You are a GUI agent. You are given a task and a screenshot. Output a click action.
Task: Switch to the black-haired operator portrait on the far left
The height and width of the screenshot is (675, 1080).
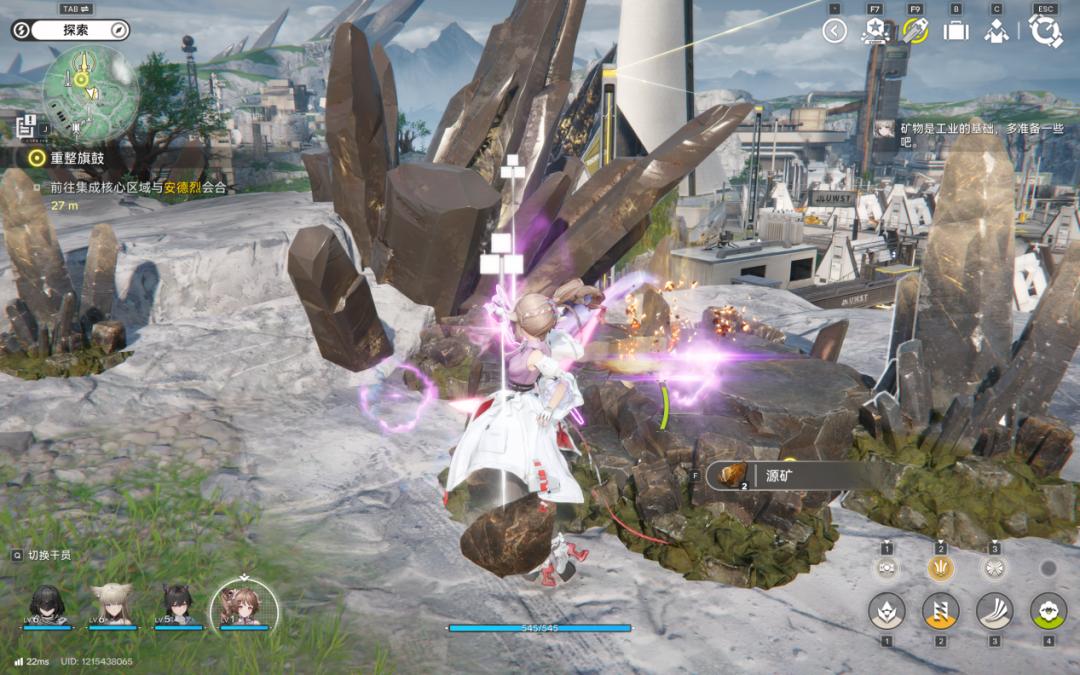pos(49,605)
